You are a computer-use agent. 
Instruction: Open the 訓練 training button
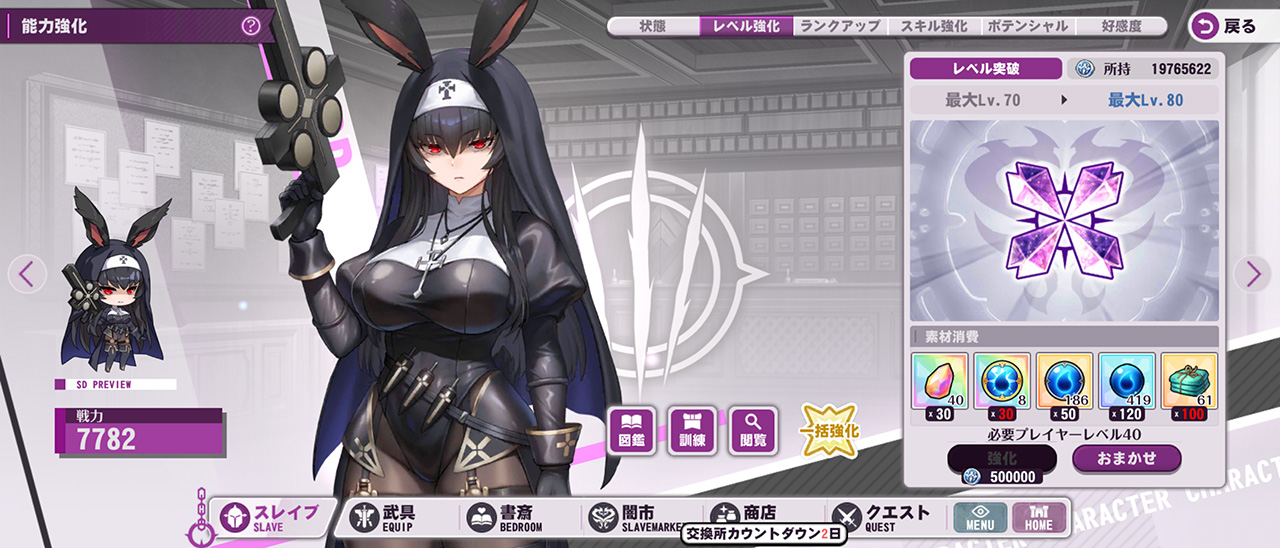coord(693,430)
